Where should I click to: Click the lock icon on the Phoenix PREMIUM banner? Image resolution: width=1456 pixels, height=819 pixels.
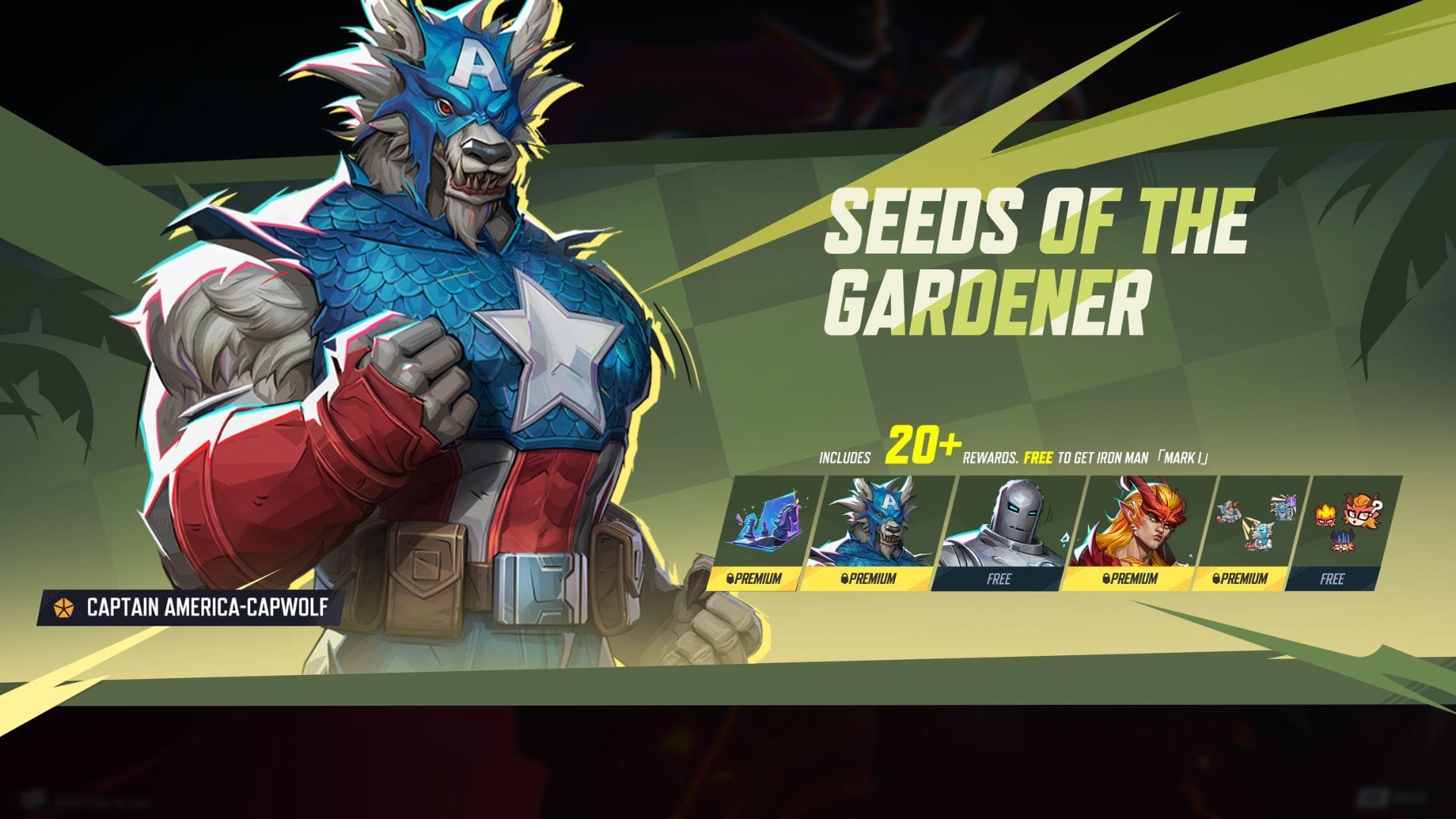(1105, 579)
